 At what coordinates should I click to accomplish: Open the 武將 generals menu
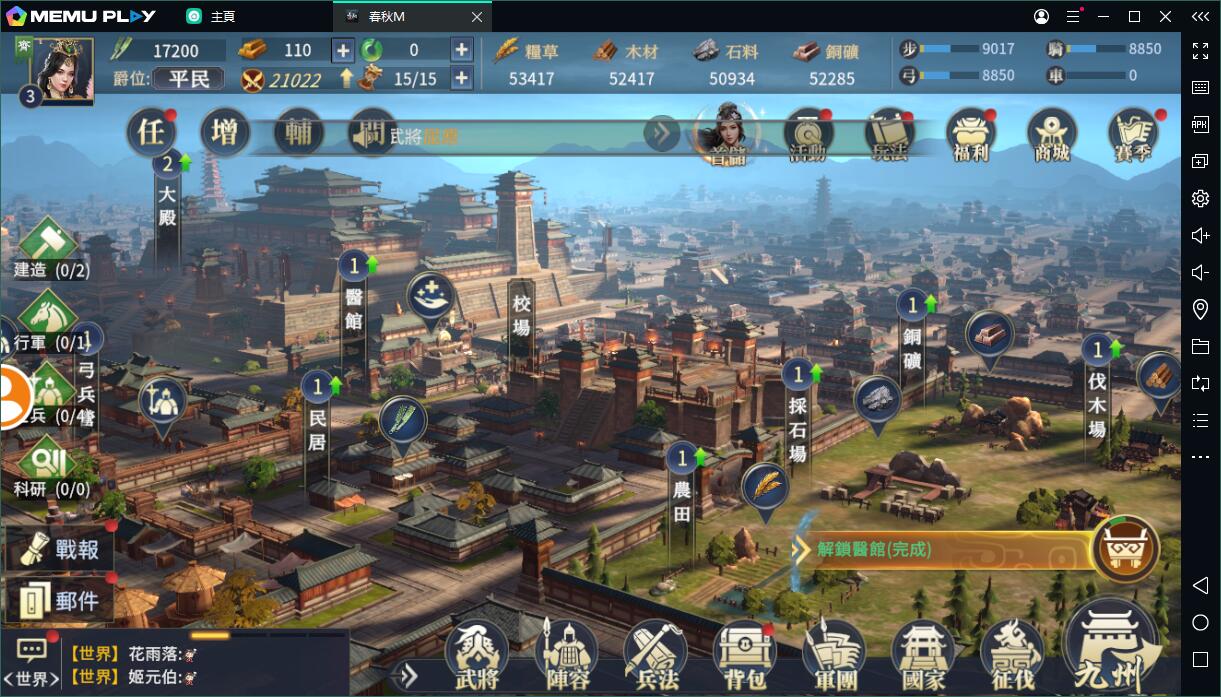[x=476, y=656]
